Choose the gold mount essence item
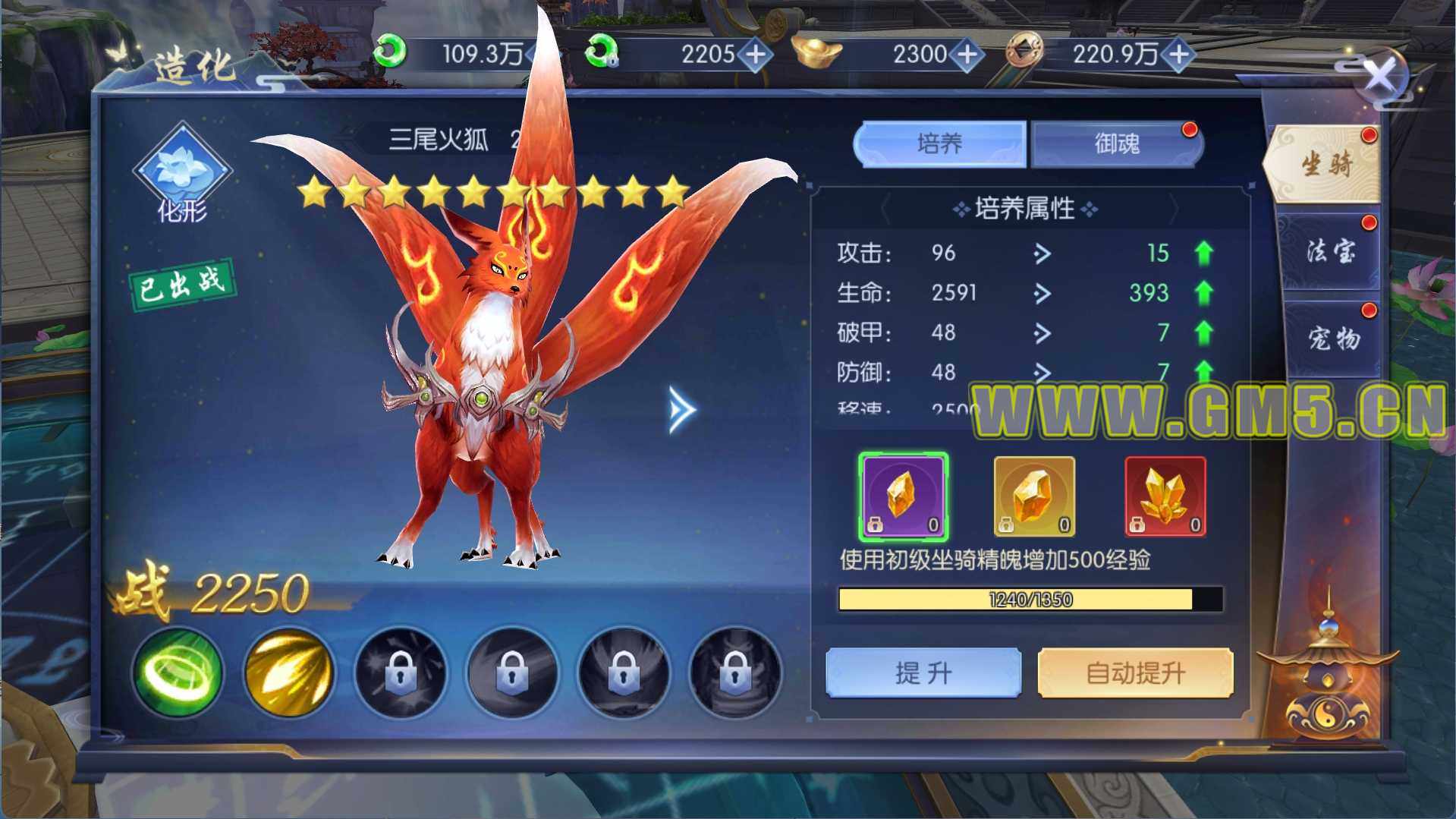1456x819 pixels. pyautogui.click(x=1034, y=496)
